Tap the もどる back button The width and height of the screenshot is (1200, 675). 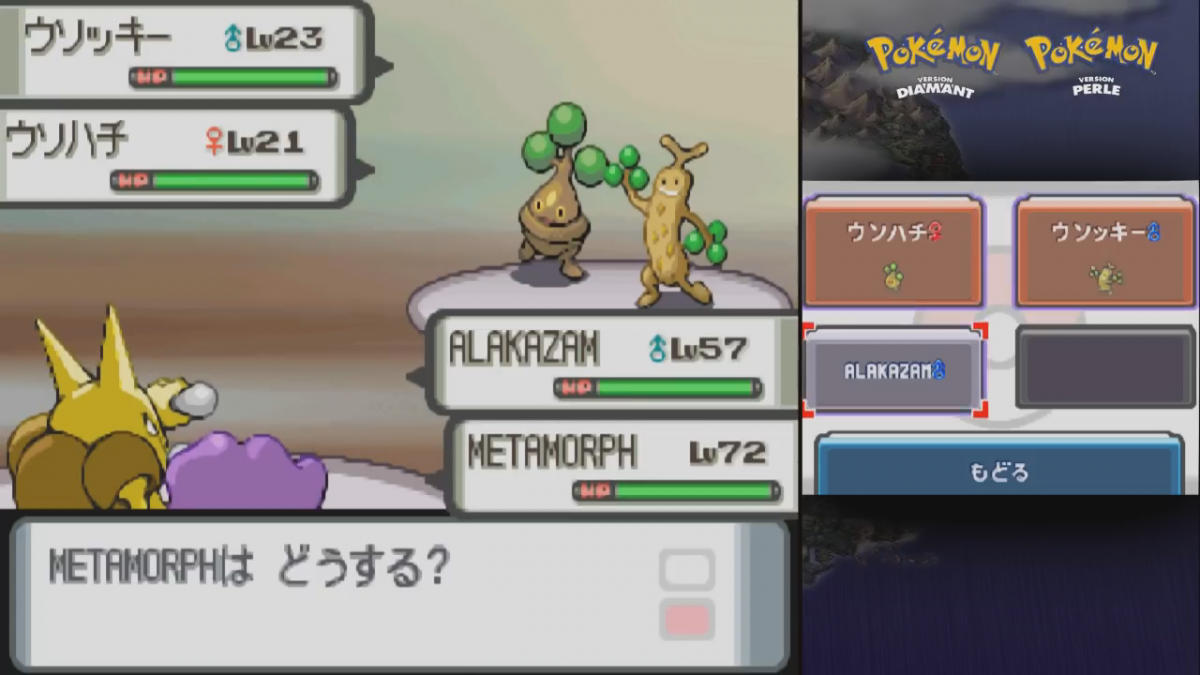point(999,470)
